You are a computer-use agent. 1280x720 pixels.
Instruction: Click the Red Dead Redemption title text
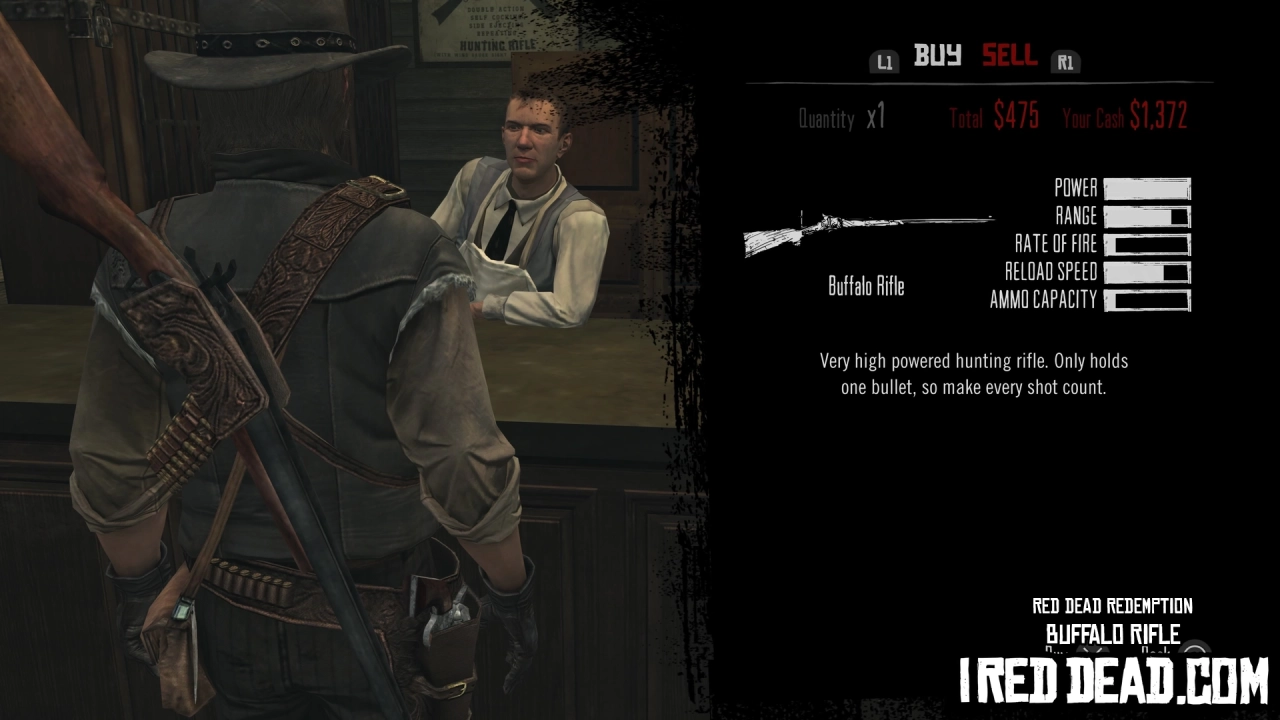1111,606
